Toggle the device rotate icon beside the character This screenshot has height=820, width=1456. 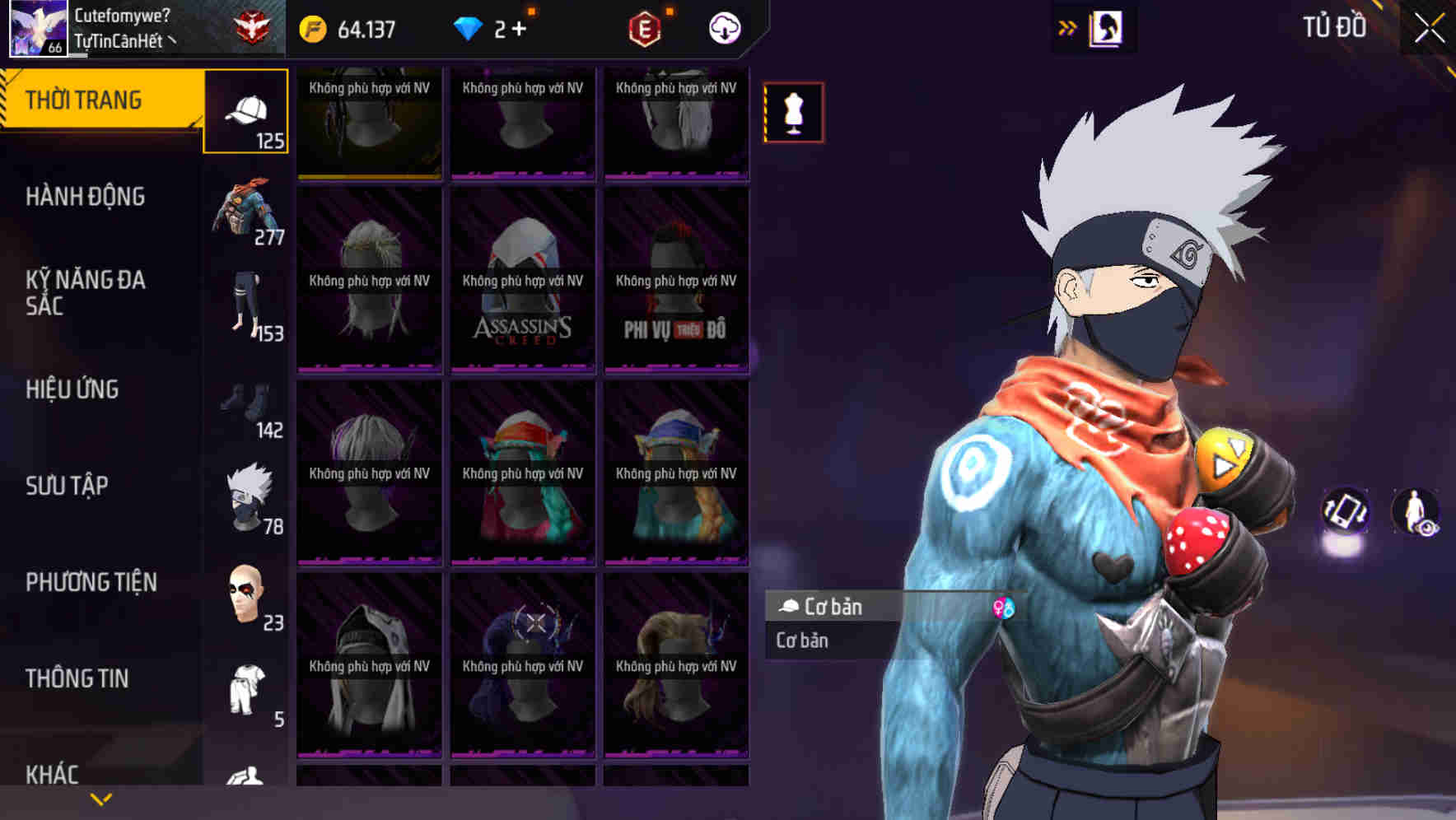(1346, 512)
